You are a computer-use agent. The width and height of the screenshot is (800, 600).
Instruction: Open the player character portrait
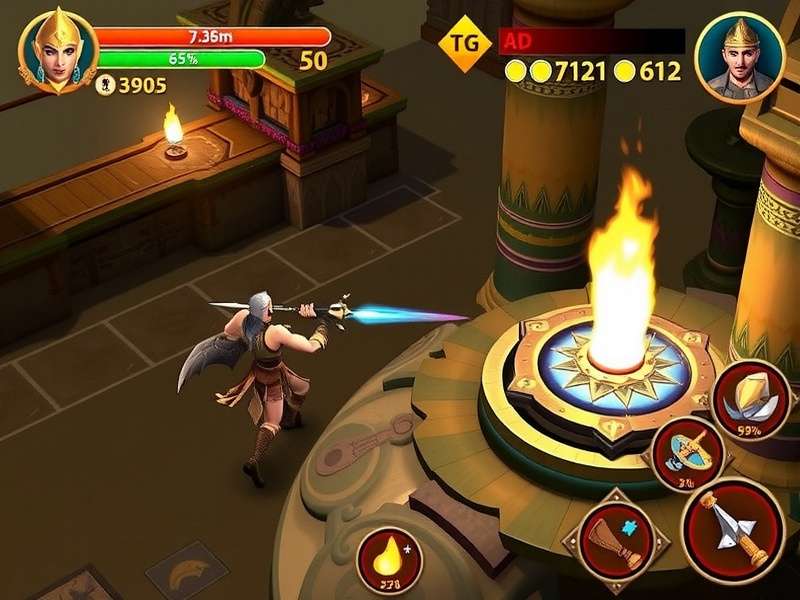click(x=58, y=50)
